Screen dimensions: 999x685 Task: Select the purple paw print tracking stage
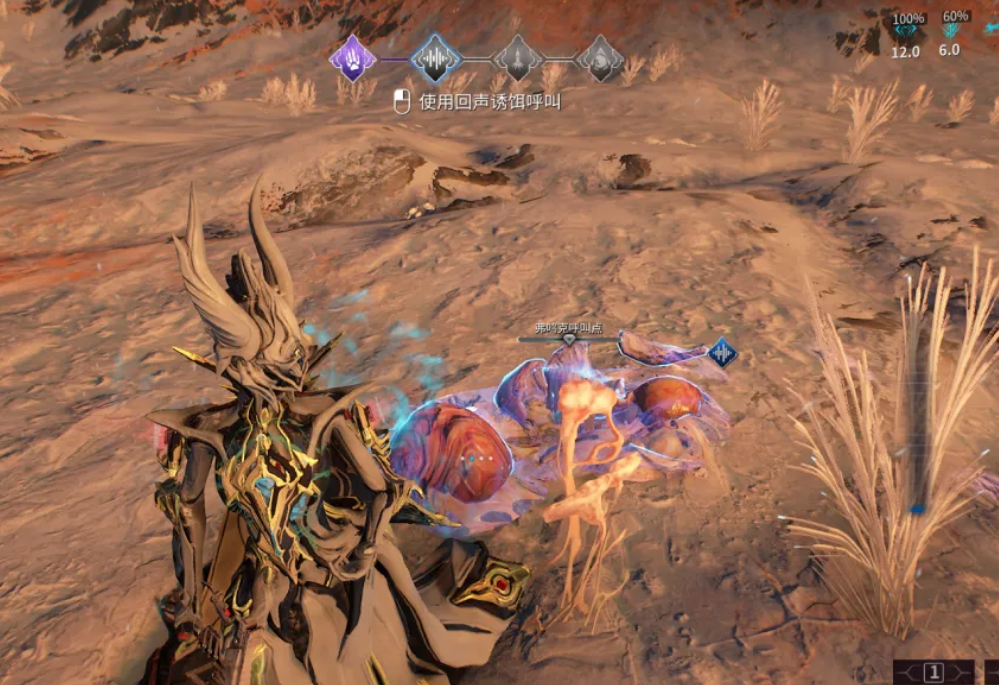pyautogui.click(x=353, y=57)
